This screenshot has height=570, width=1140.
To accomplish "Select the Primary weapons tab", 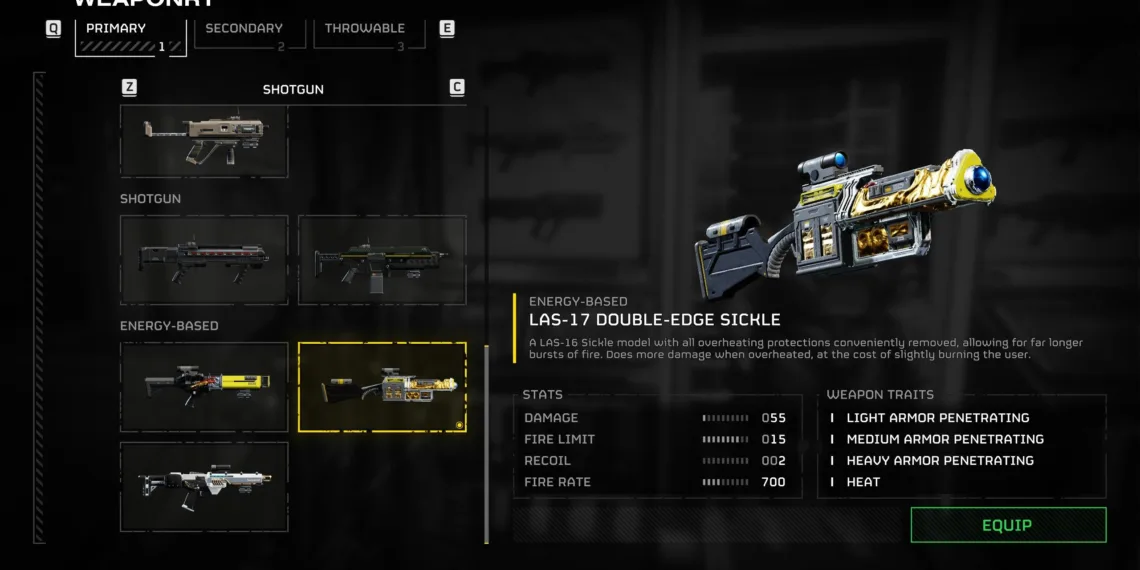I will tap(130, 36).
